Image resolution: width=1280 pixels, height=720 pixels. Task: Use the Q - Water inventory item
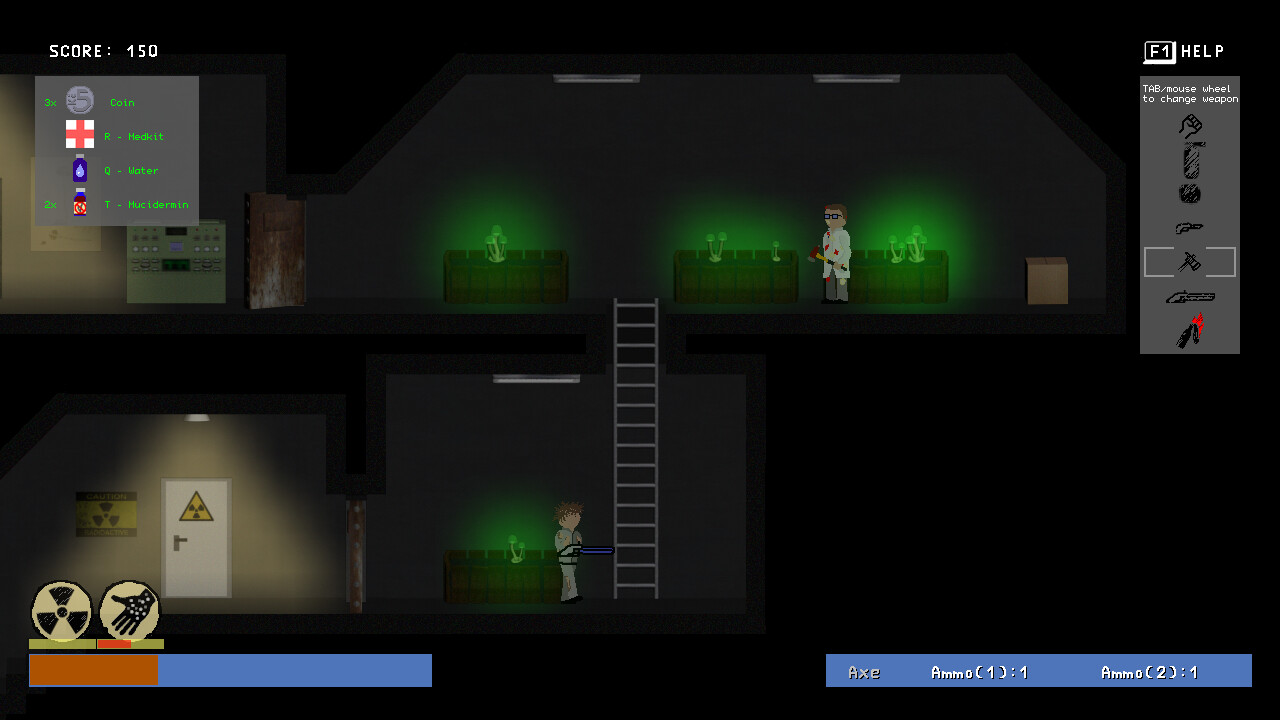[x=79, y=170]
